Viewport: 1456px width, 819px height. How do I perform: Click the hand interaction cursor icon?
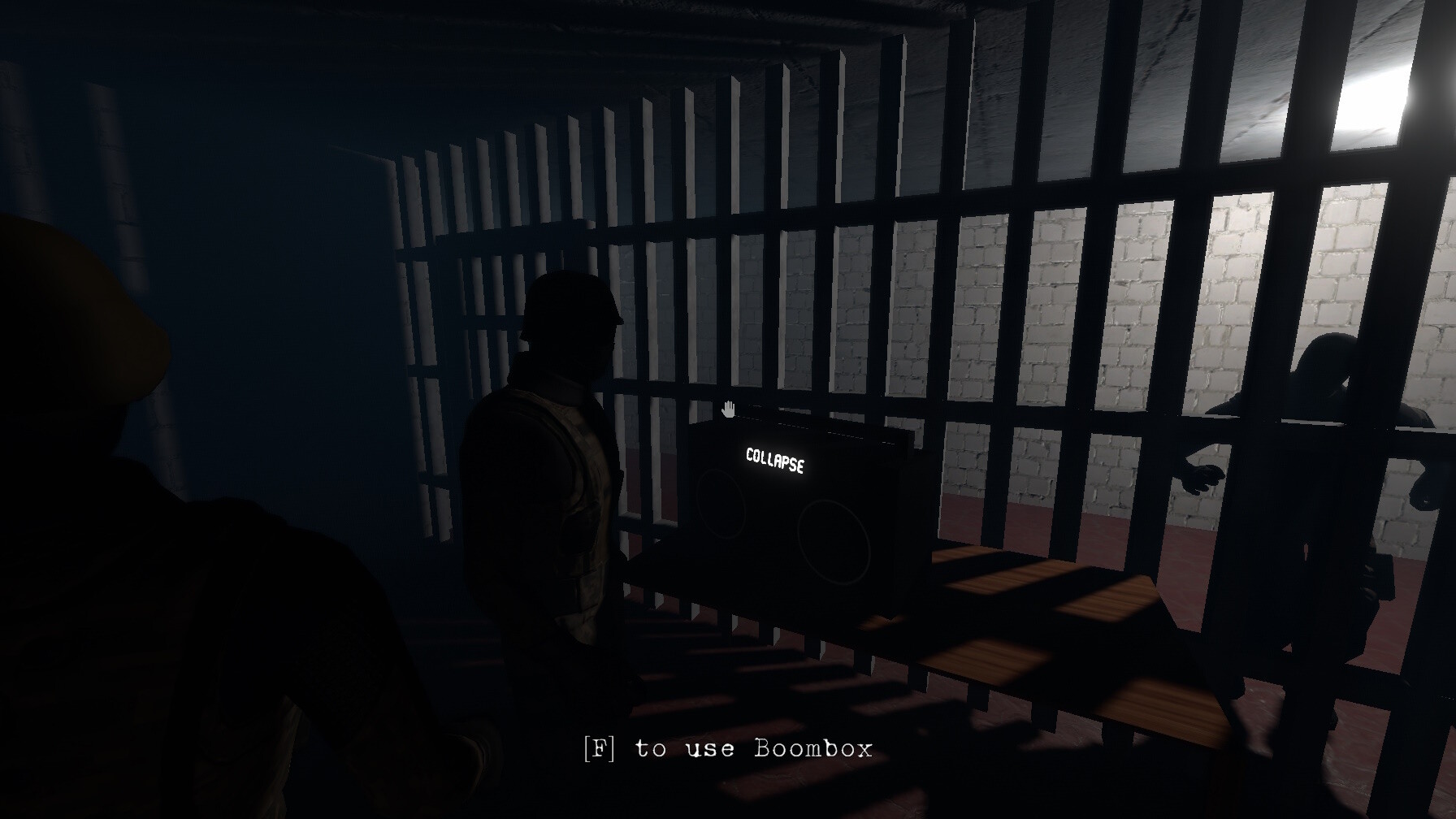[x=727, y=409]
